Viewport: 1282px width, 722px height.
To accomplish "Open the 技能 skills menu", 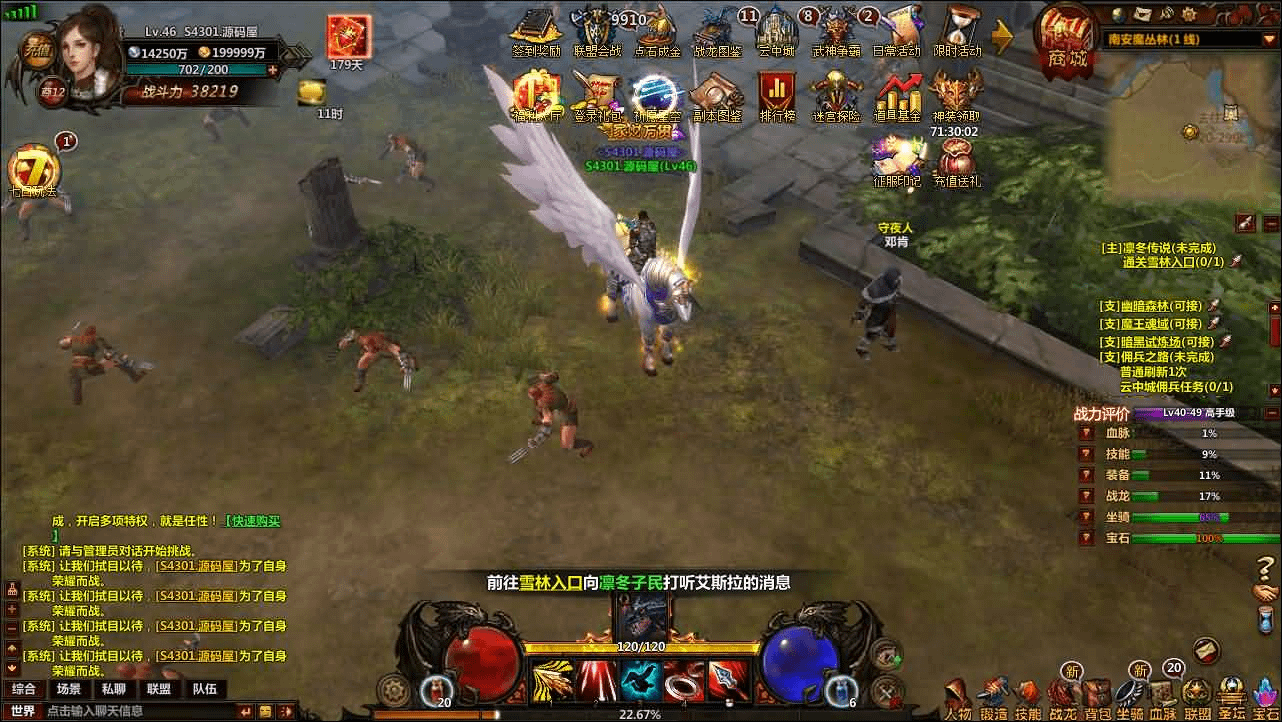I will coord(1027,698).
